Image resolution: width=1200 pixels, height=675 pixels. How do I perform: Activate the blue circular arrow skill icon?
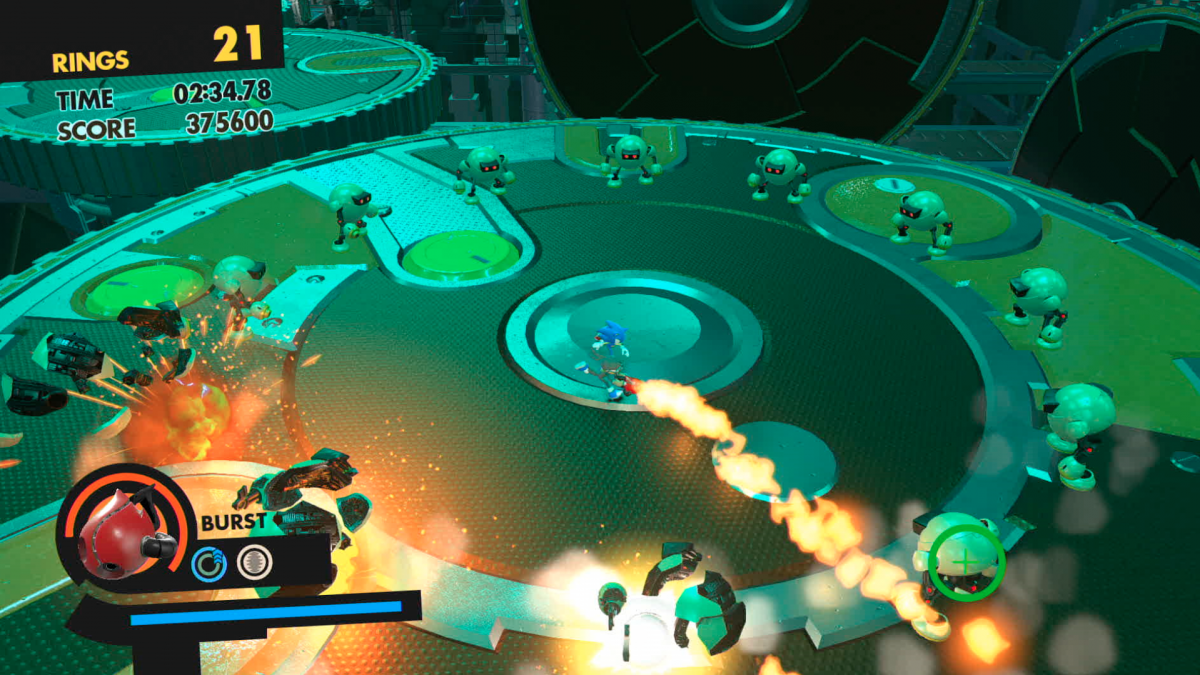click(209, 564)
